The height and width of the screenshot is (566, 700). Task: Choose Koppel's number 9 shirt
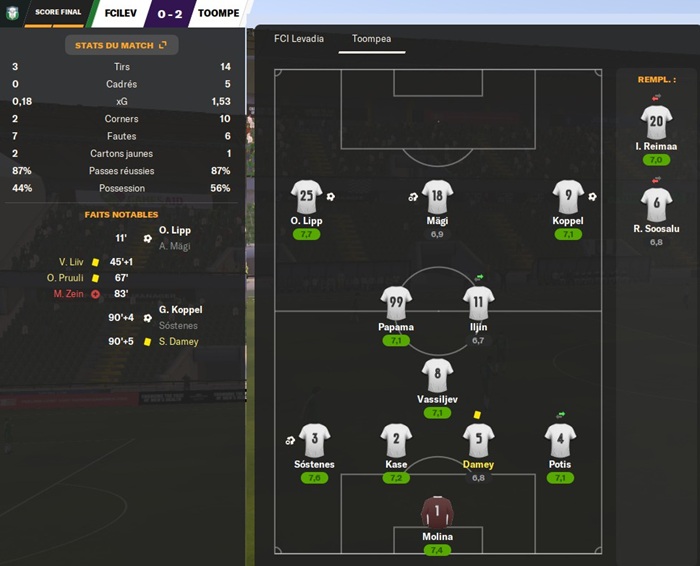click(568, 197)
